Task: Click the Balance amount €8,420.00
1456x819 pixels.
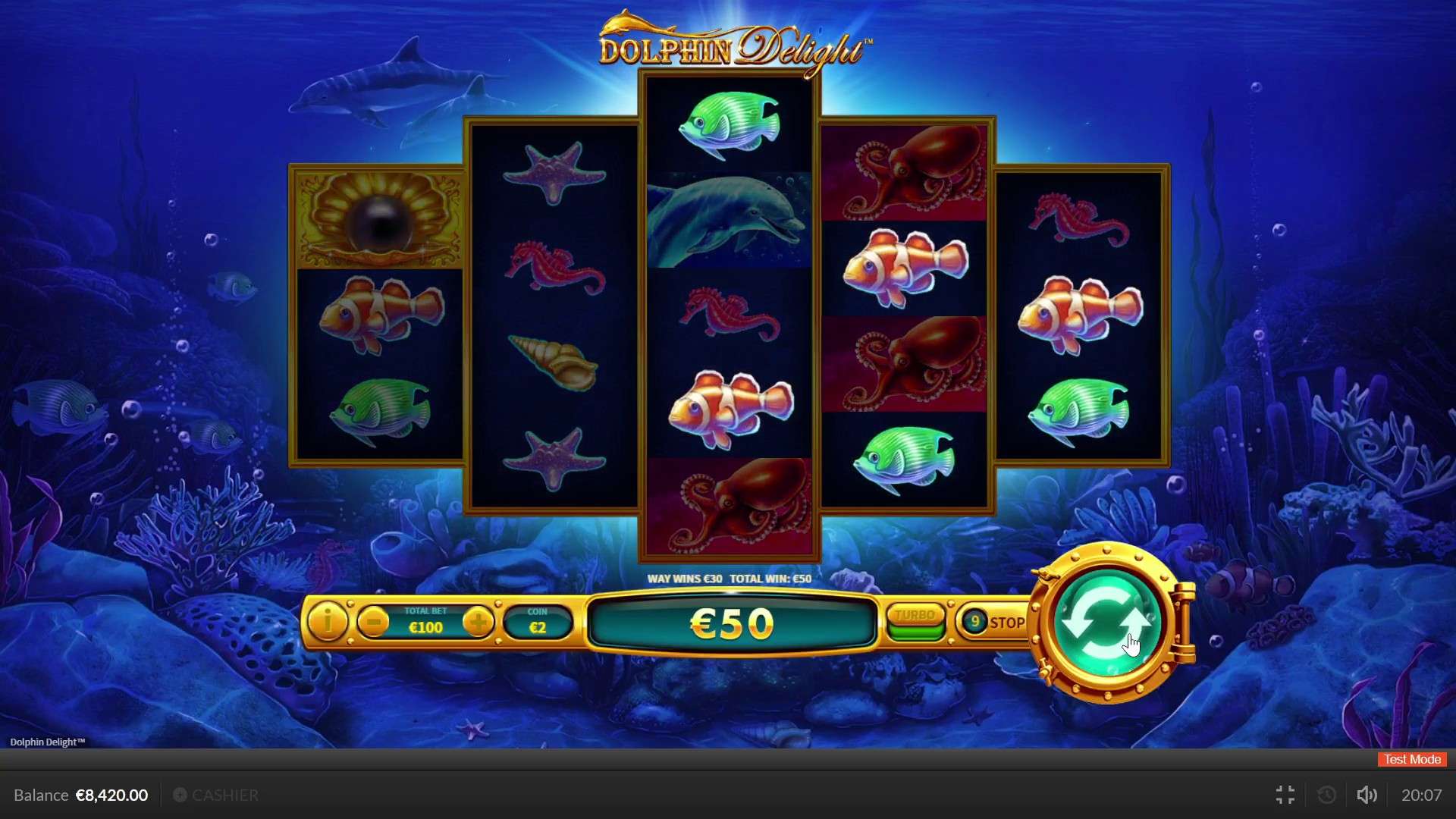Action: (x=112, y=795)
